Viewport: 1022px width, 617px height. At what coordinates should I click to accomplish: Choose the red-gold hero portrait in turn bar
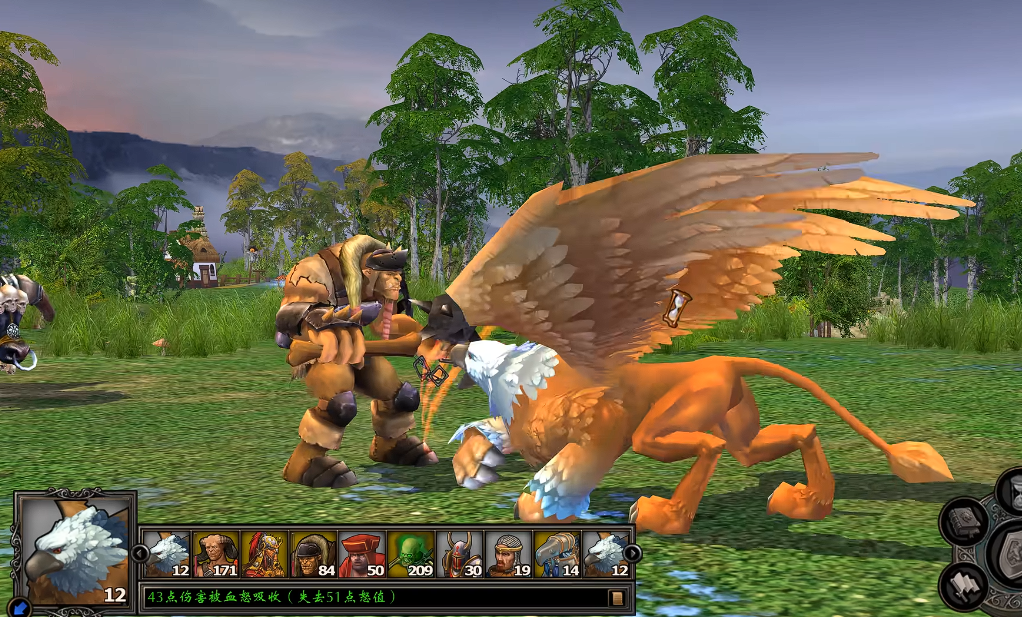pos(264,553)
